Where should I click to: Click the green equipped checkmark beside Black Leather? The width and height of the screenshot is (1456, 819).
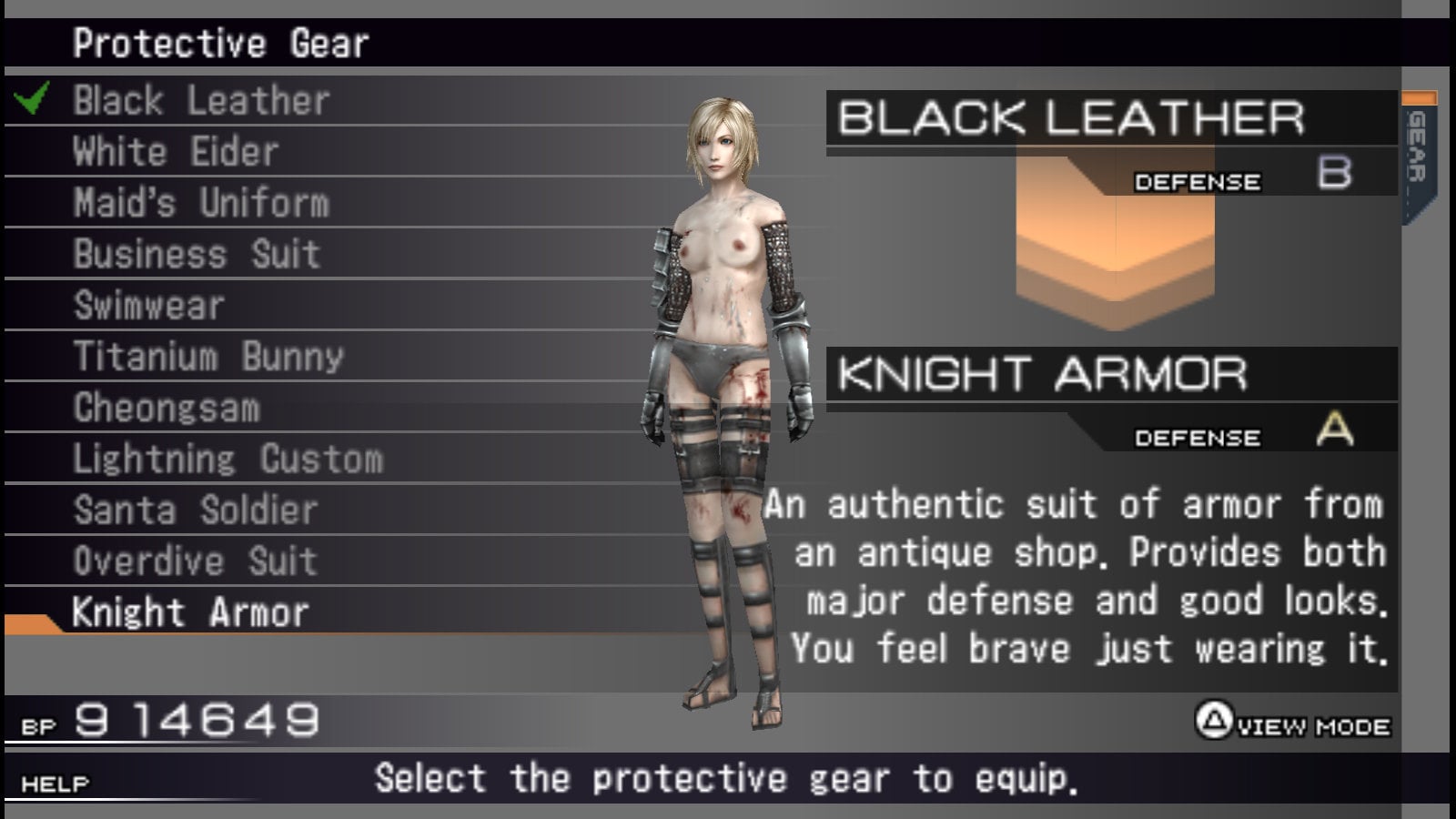pyautogui.click(x=30, y=96)
